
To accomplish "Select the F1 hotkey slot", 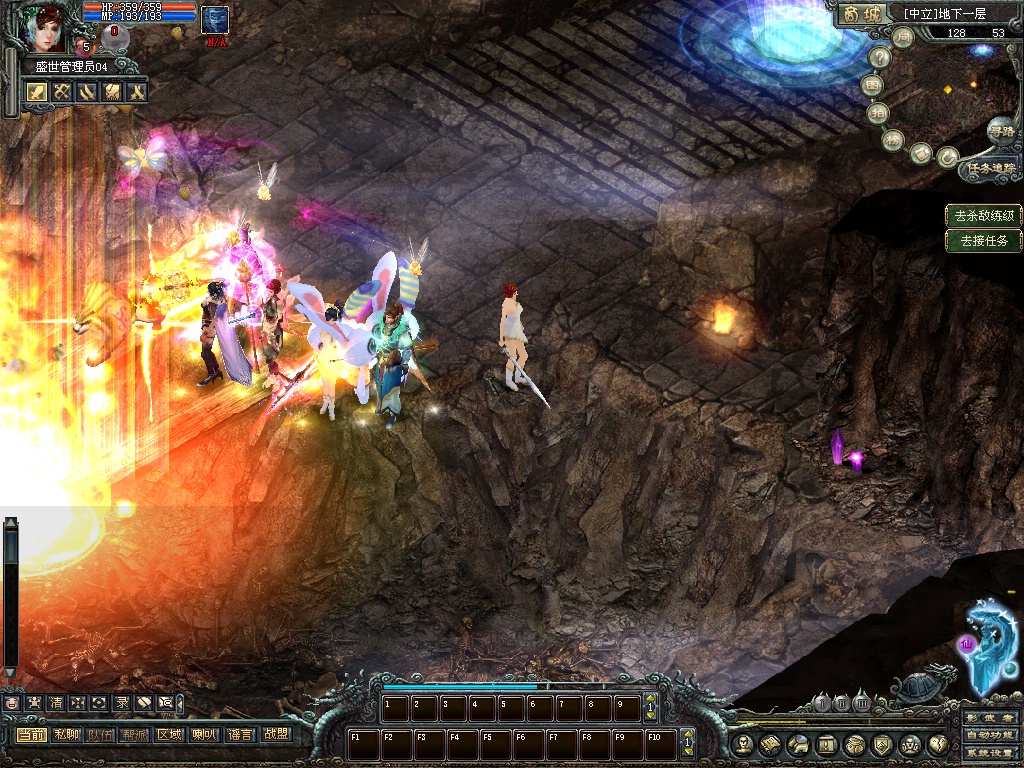I will click(362, 744).
